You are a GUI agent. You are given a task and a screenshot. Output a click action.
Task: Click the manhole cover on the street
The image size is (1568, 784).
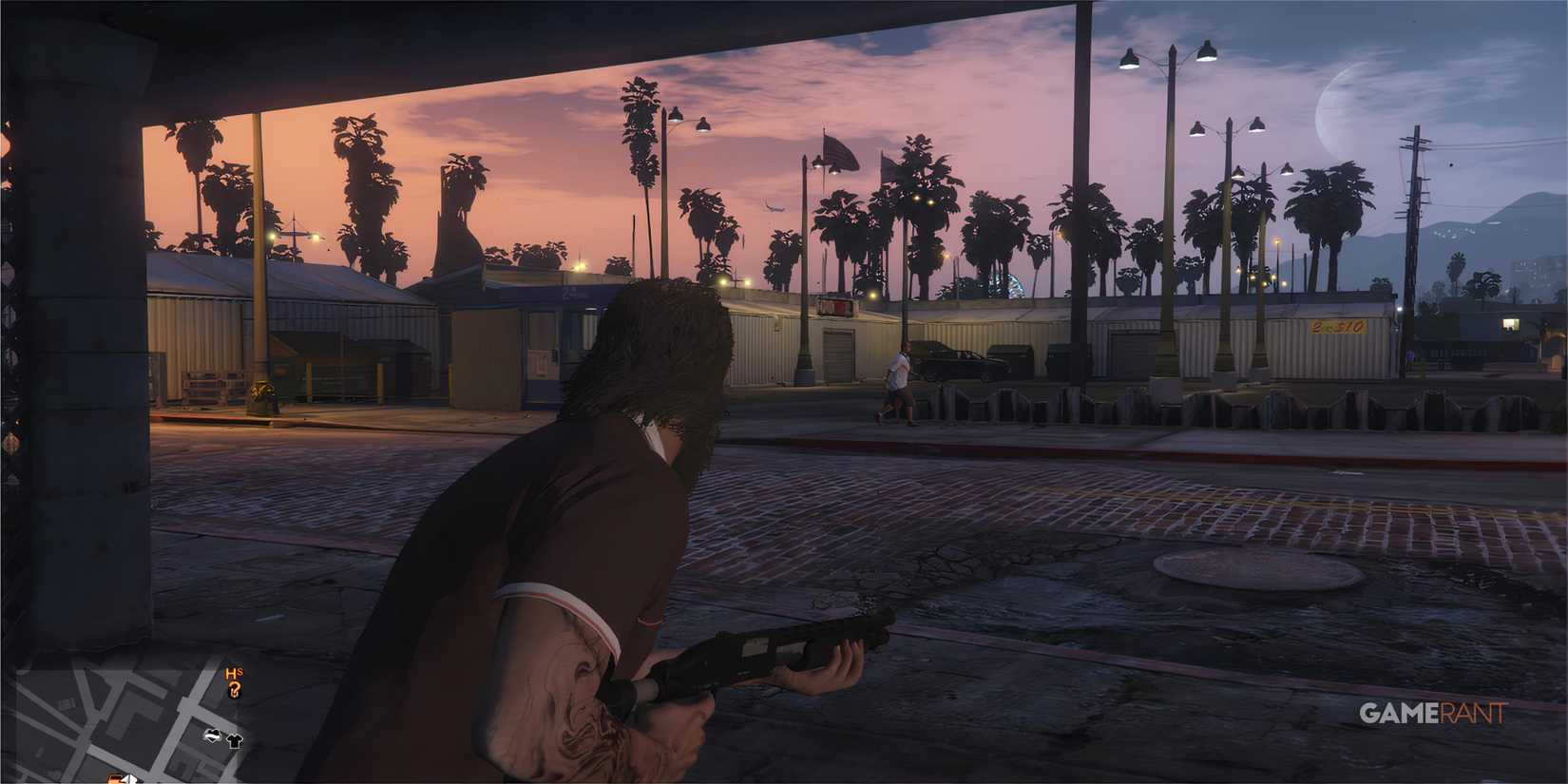tap(1254, 570)
